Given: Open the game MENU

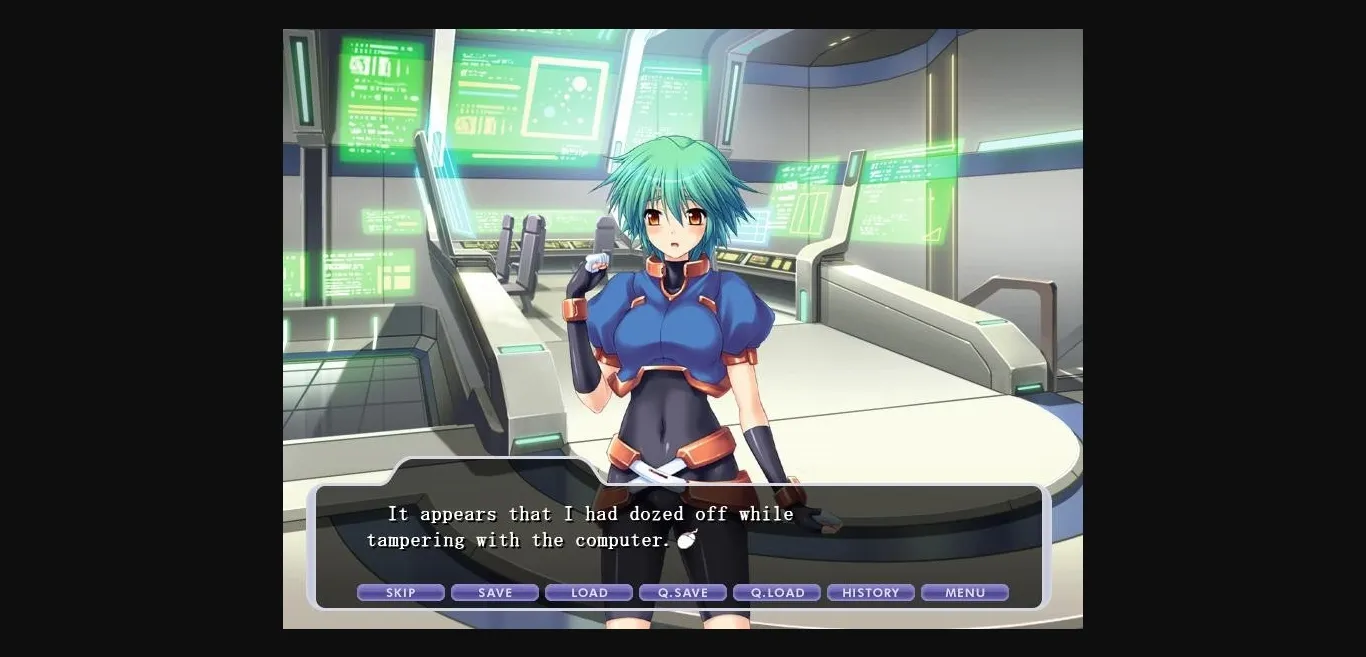Looking at the screenshot, I should pyautogui.click(x=964, y=593).
